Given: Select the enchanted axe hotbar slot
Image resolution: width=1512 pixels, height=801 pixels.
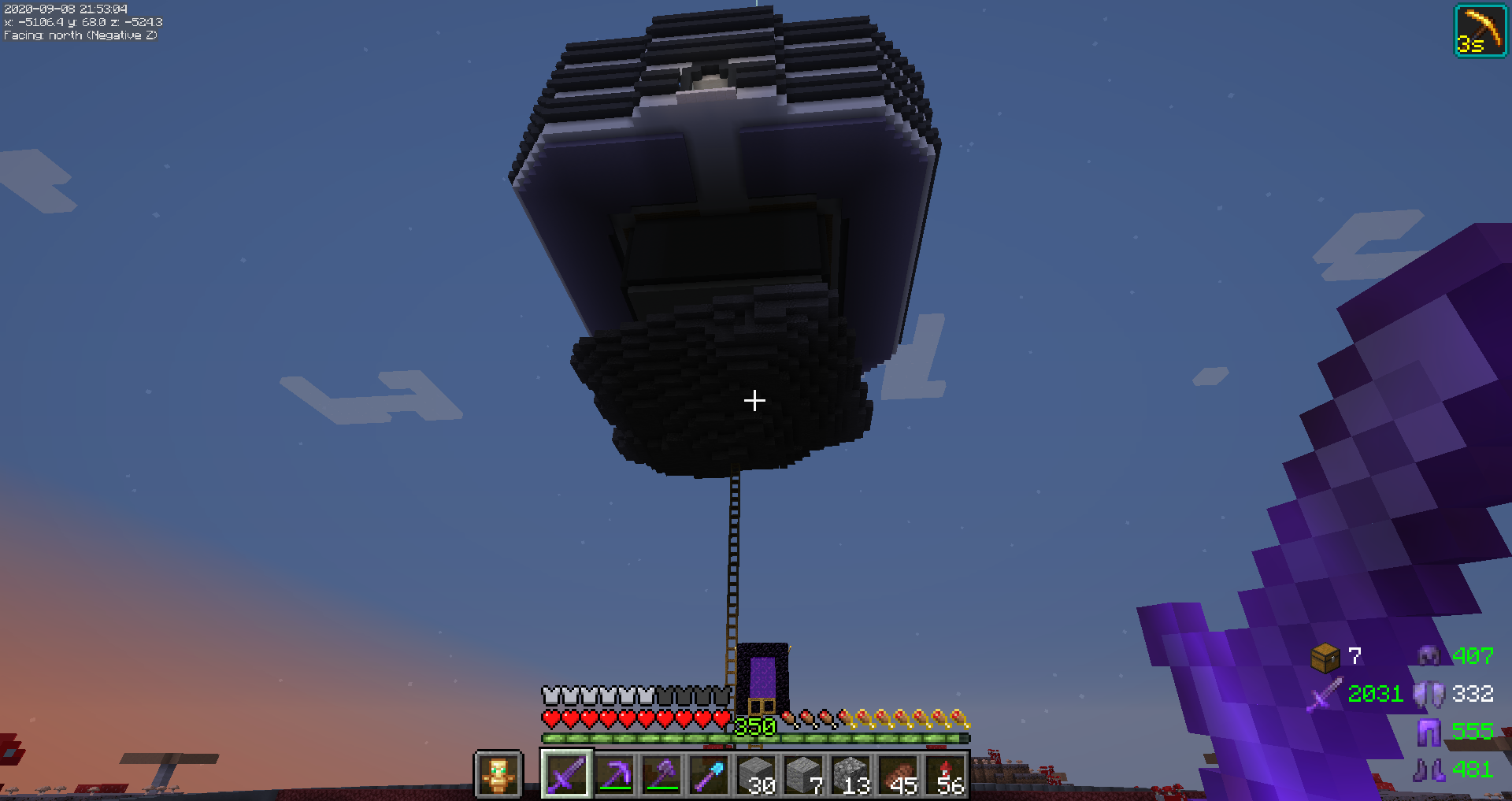Looking at the screenshot, I should pos(661,774).
